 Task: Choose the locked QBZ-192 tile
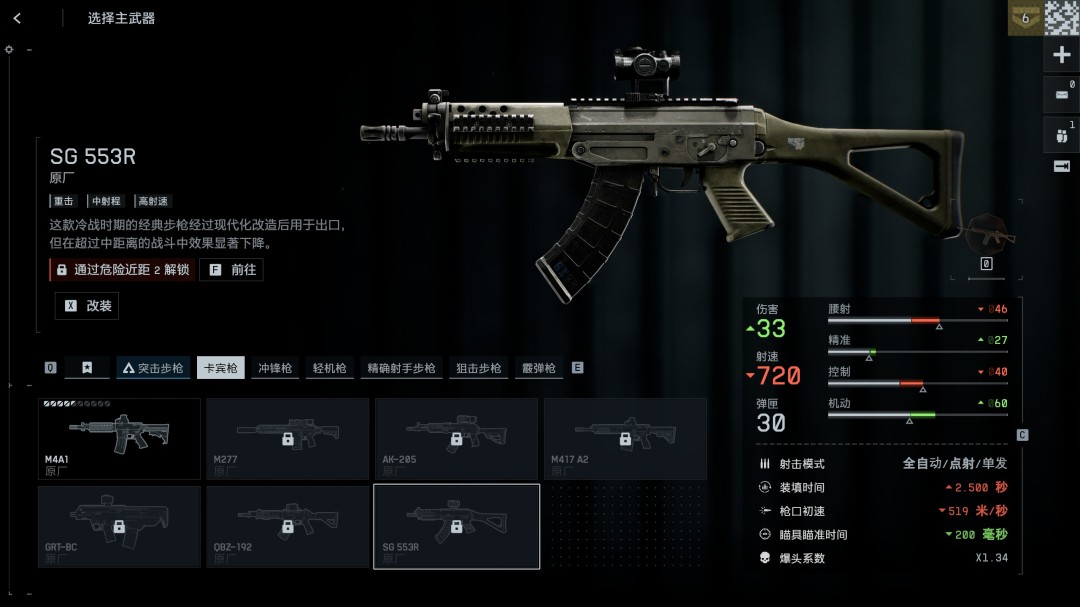(287, 526)
